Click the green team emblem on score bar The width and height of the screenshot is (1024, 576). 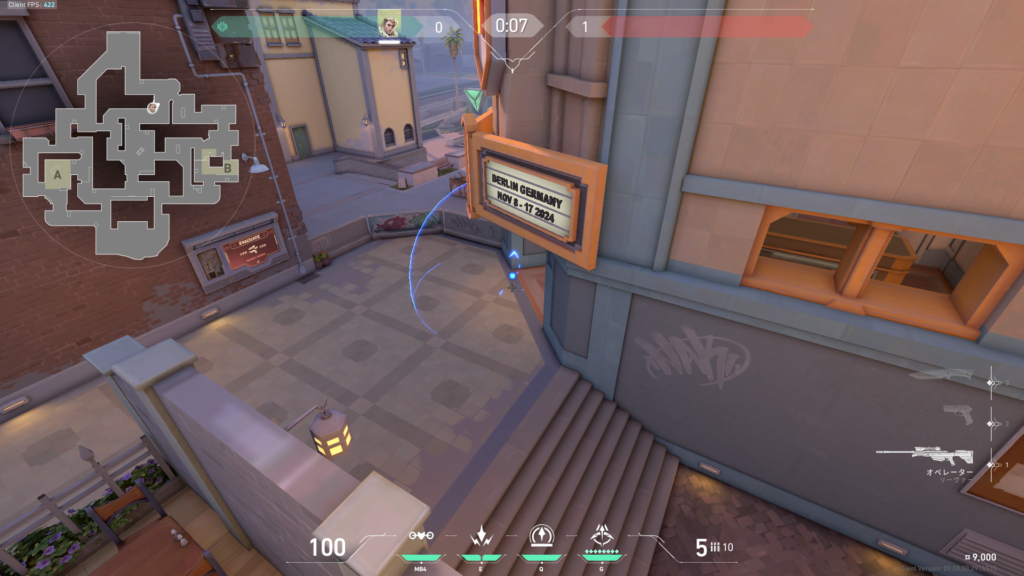[x=222, y=26]
